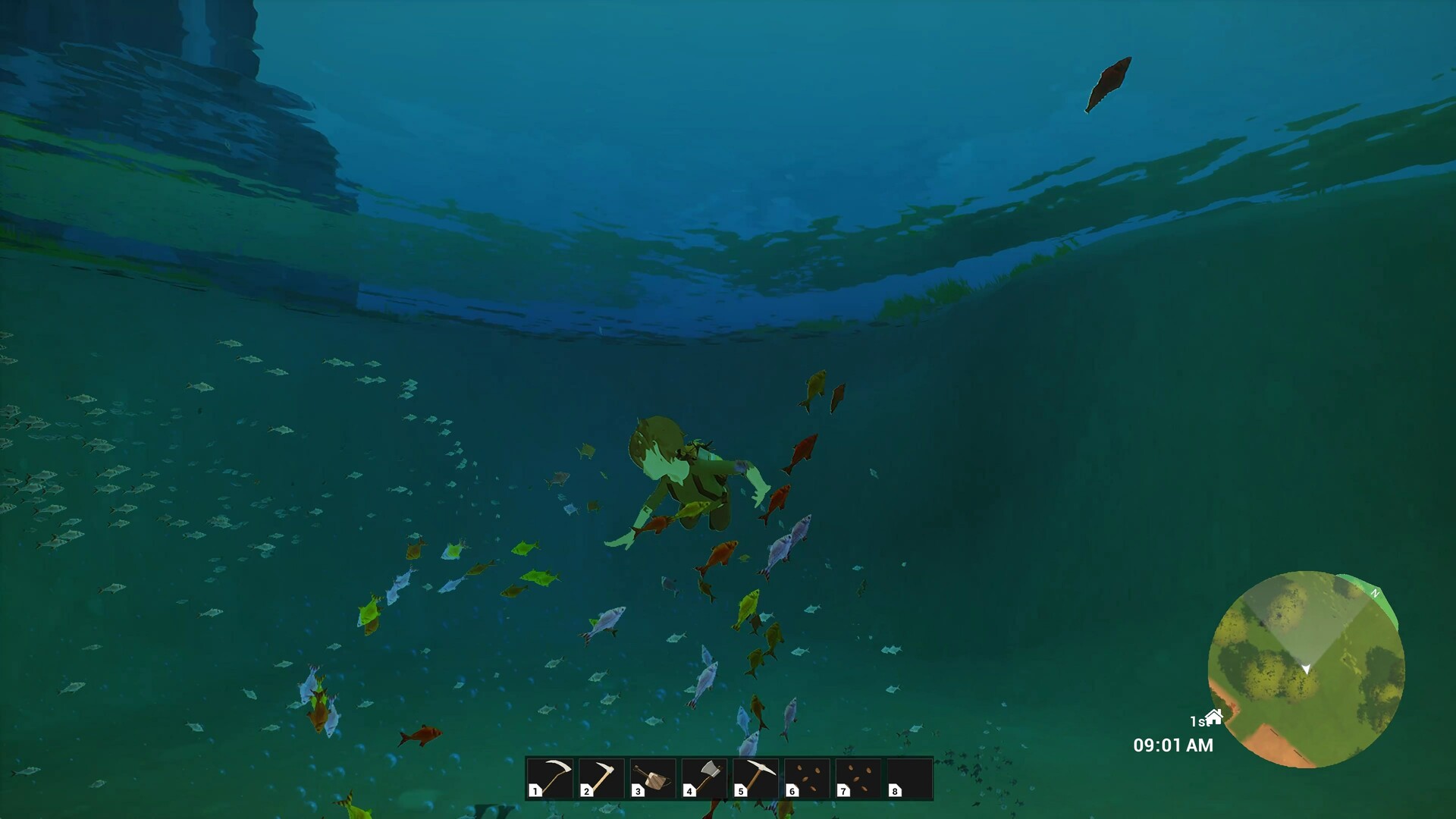The width and height of the screenshot is (1456, 819).
Task: Select the player arrow on the minimap
Action: (x=1307, y=669)
